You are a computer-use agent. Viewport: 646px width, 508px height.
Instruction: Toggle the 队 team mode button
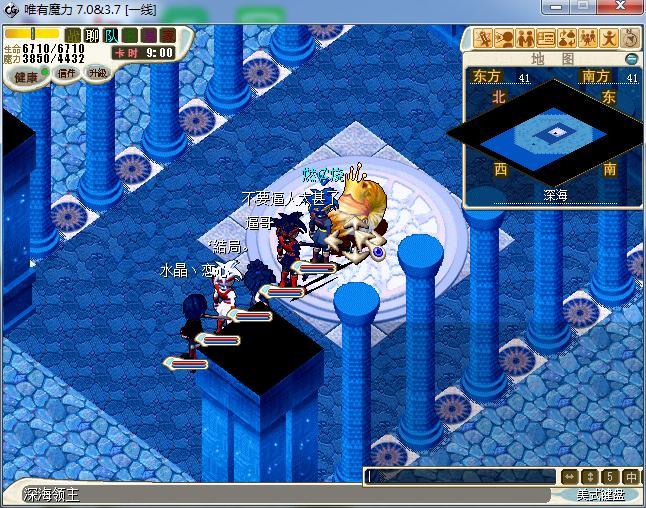(110, 36)
